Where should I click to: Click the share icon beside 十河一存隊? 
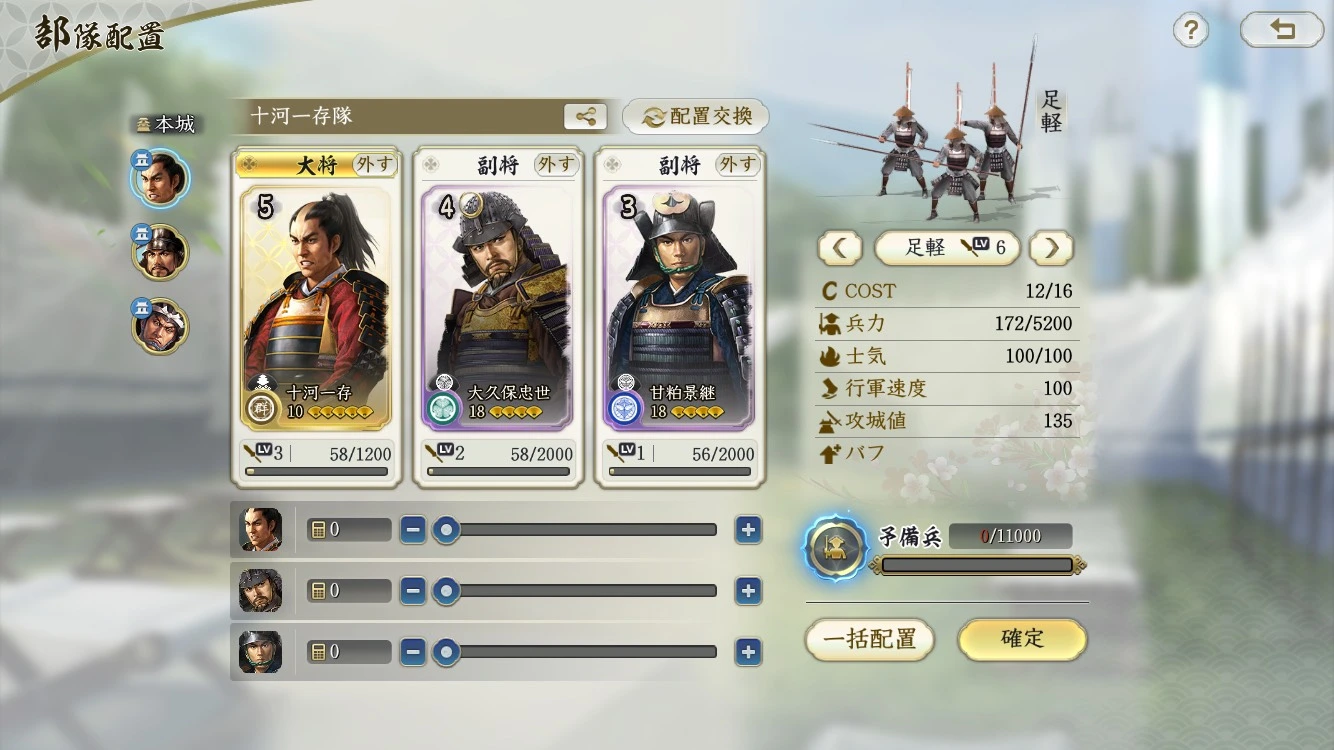click(585, 117)
